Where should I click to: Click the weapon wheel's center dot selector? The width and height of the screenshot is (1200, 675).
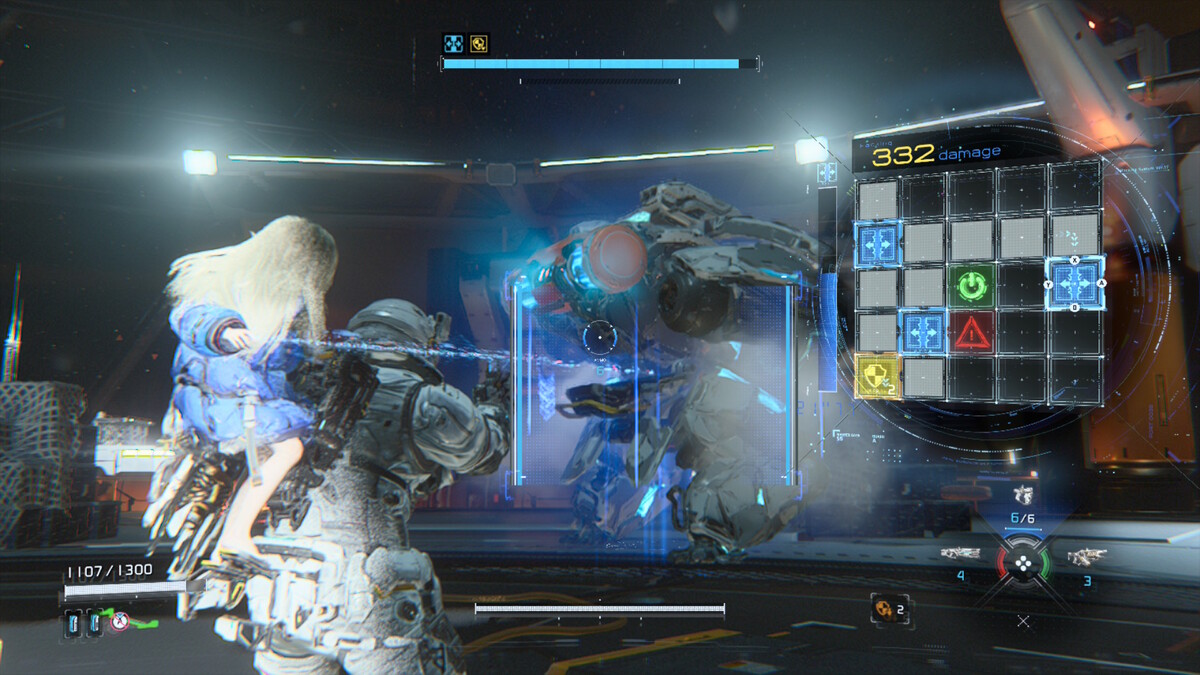[1023, 562]
